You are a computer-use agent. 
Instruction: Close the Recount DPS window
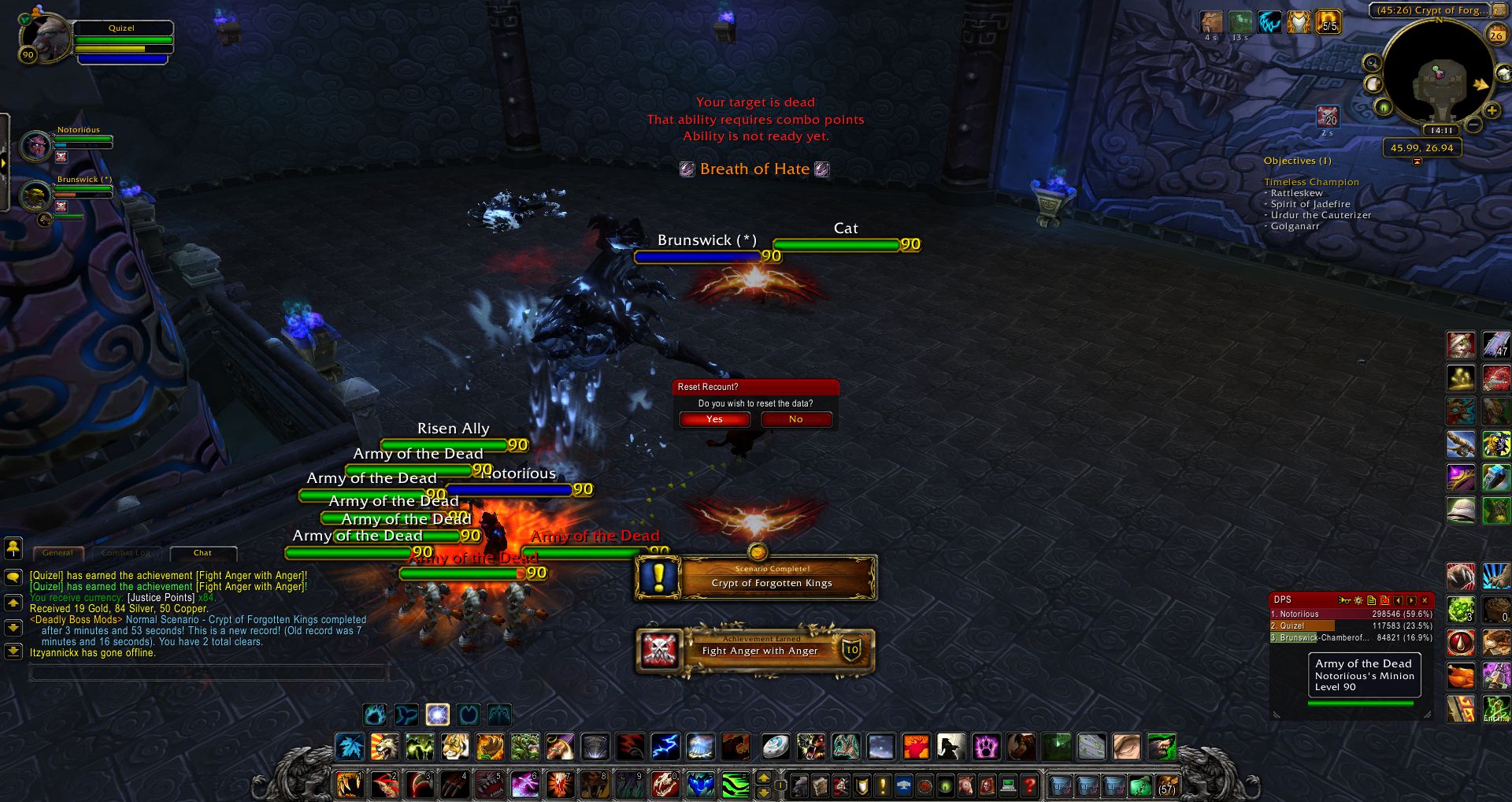tap(1425, 600)
